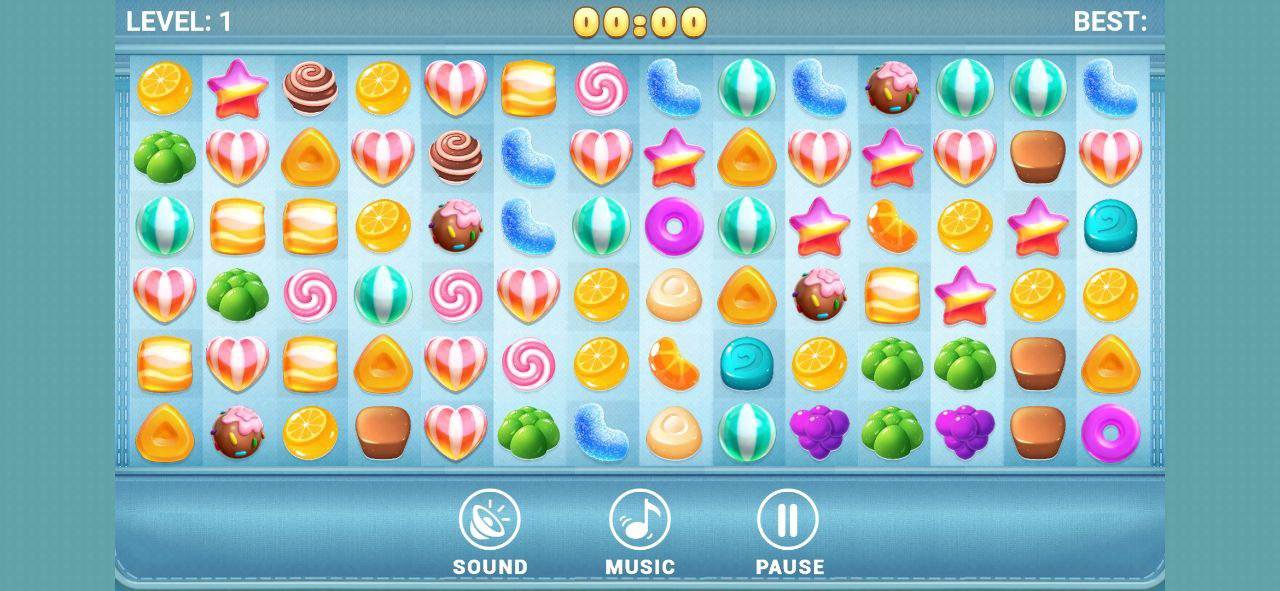Select the cream gumdrop beside the blue jelly bean
This screenshot has width=1280, height=591.
[674, 432]
